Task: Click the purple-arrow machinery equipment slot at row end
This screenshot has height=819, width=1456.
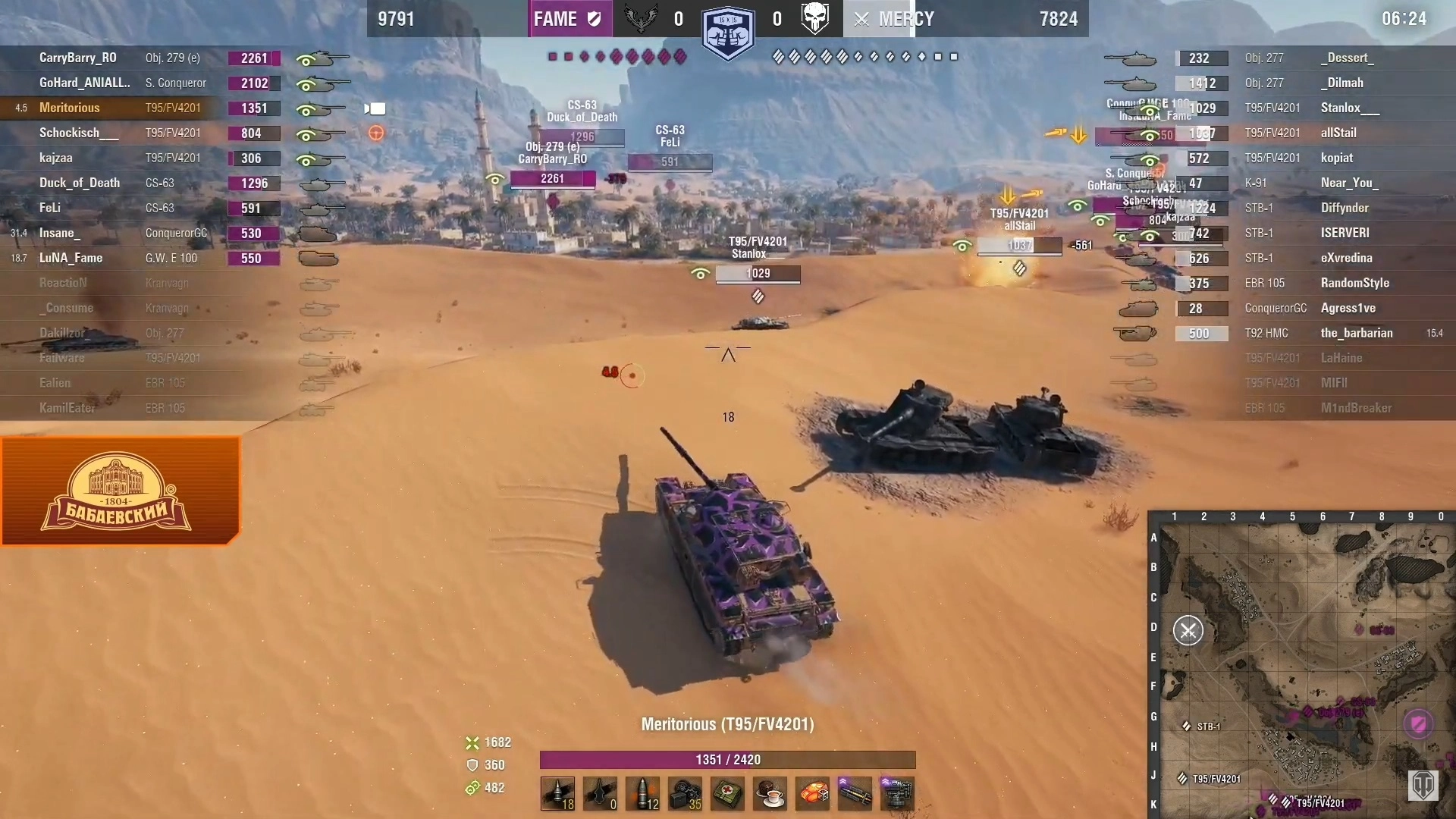Action: coord(897,793)
